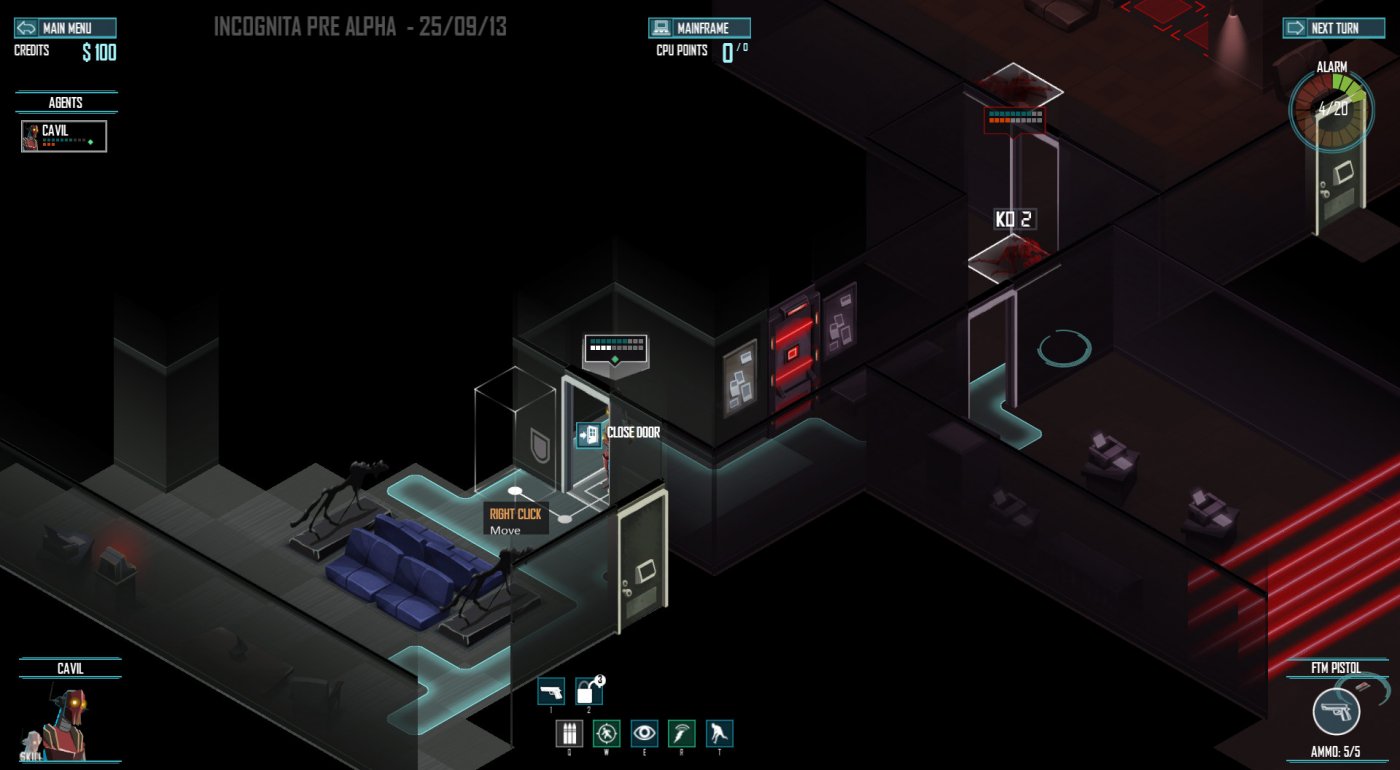Open the Main Menu
This screenshot has width=1400, height=770.
coord(68,27)
